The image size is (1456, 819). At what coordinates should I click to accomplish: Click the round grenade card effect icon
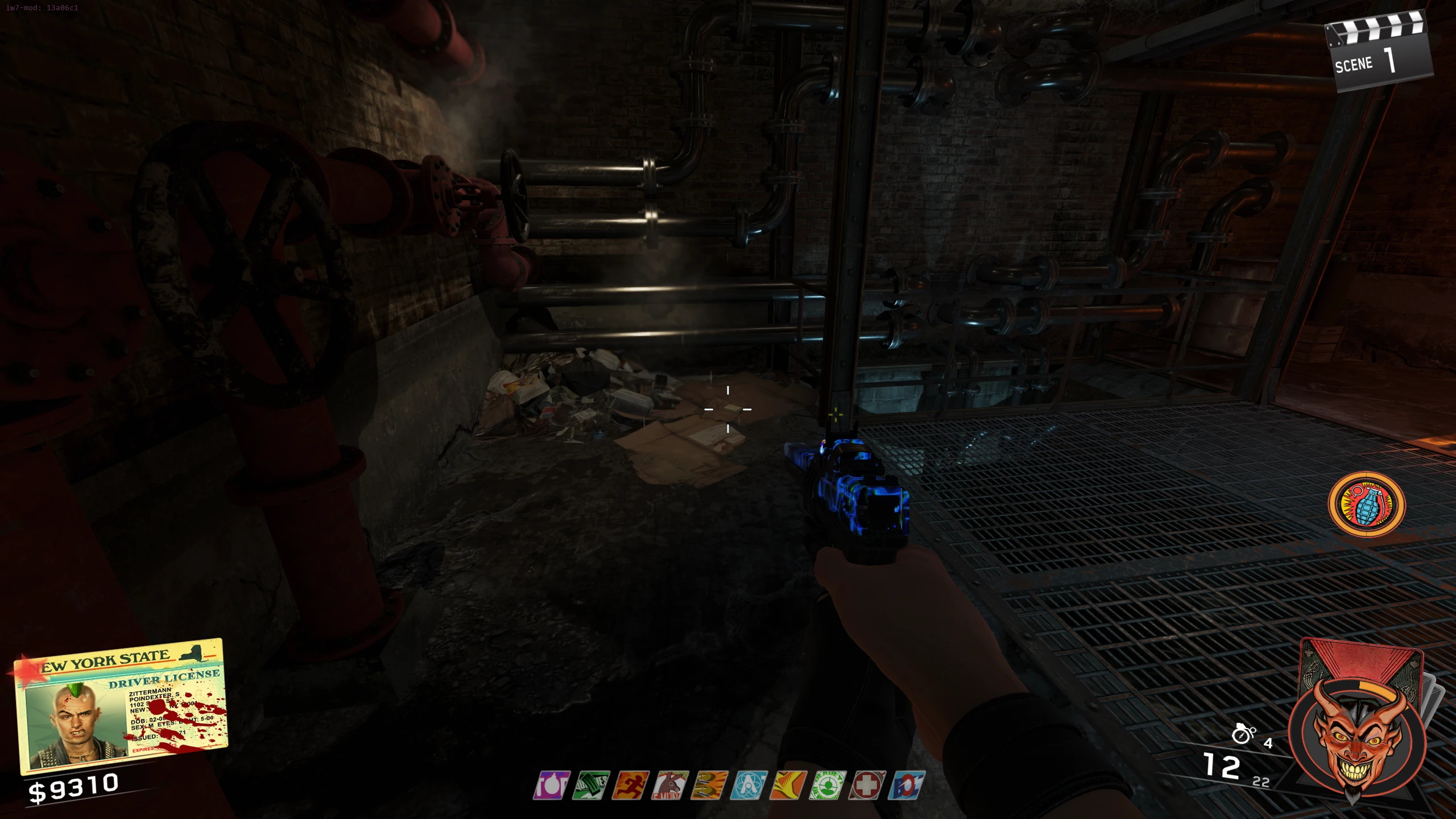1366,504
